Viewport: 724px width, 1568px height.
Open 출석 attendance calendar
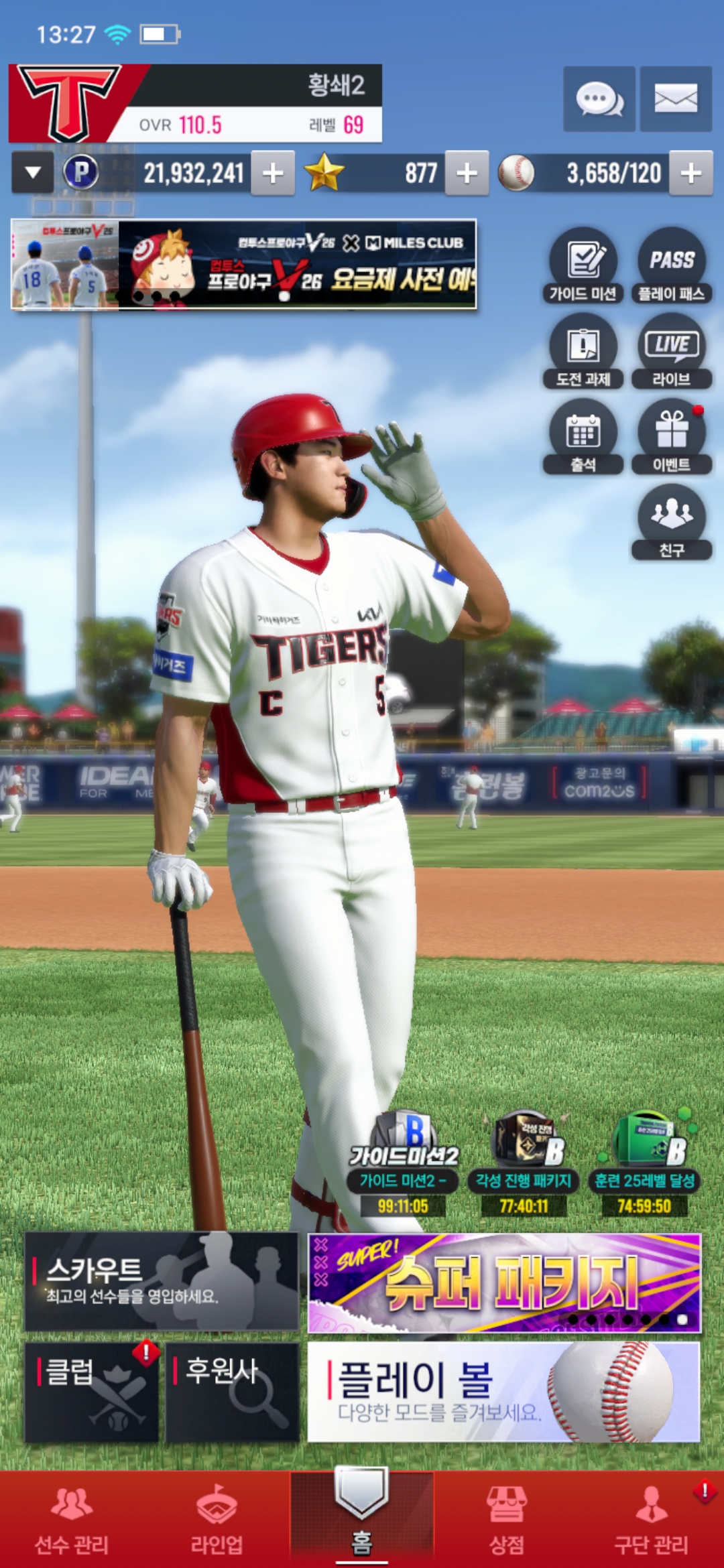[583, 437]
